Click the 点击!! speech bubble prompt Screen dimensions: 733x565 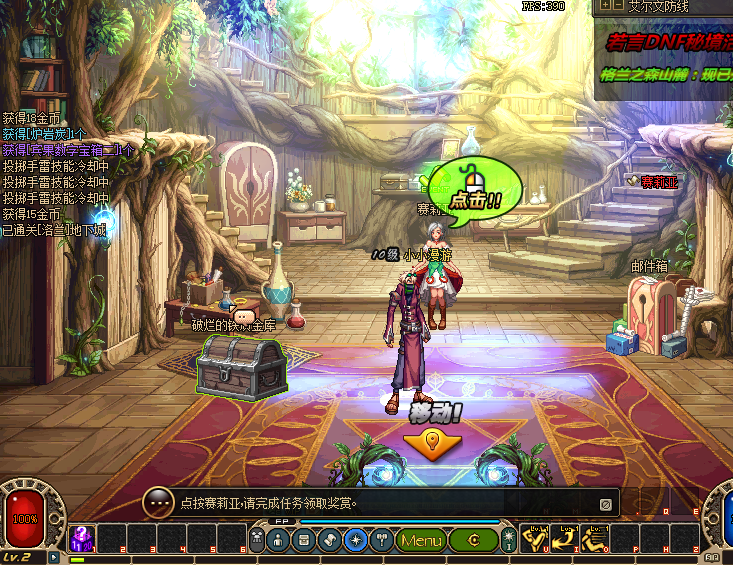pos(476,188)
